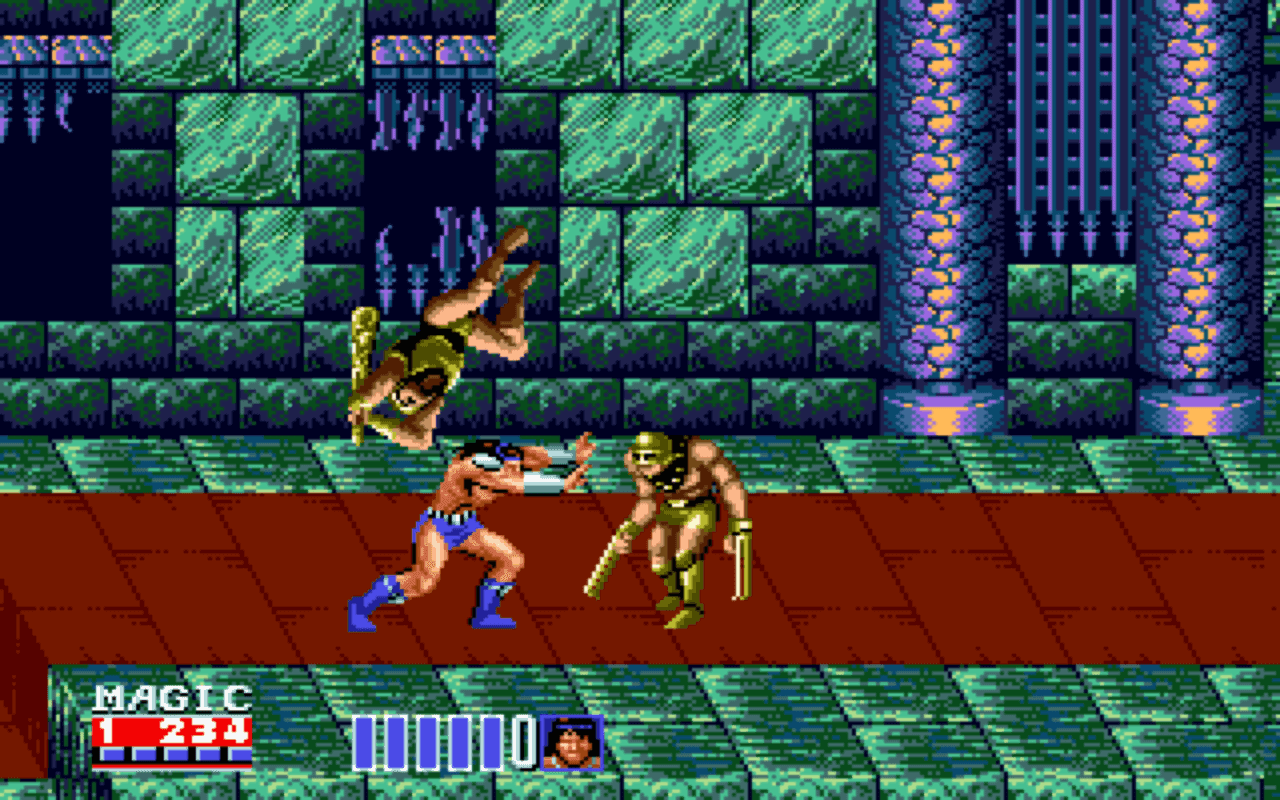
Task: Click the magic potion counter showing 1
Action: pyautogui.click(x=106, y=728)
